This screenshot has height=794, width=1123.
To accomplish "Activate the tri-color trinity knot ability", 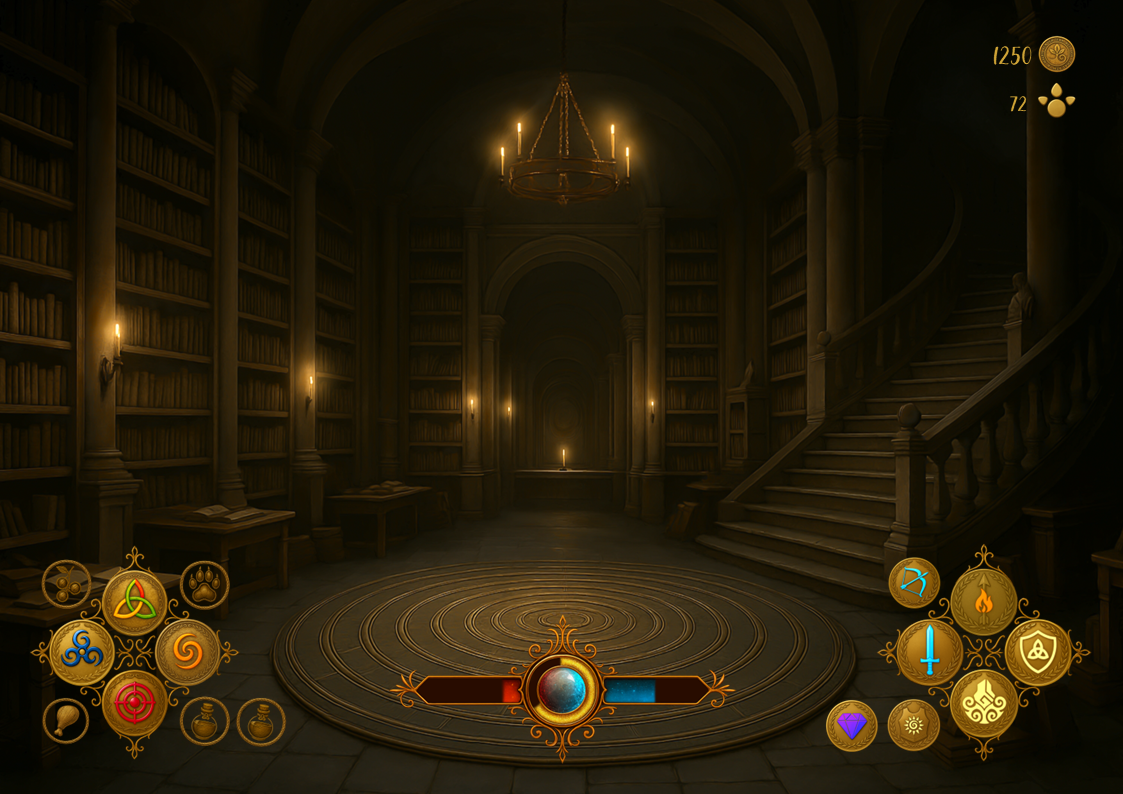I will [x=134, y=602].
